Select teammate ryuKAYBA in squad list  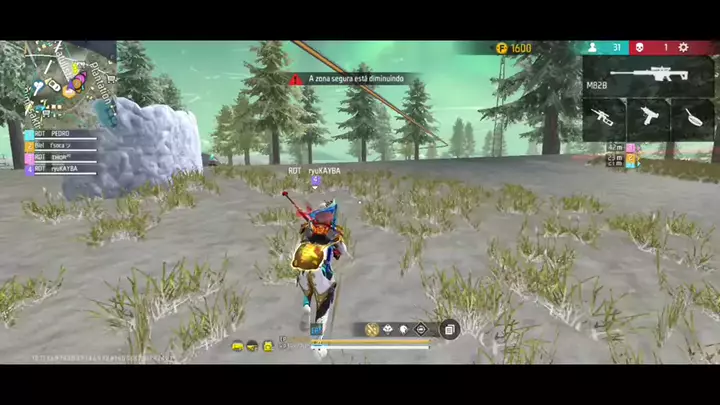click(62, 168)
